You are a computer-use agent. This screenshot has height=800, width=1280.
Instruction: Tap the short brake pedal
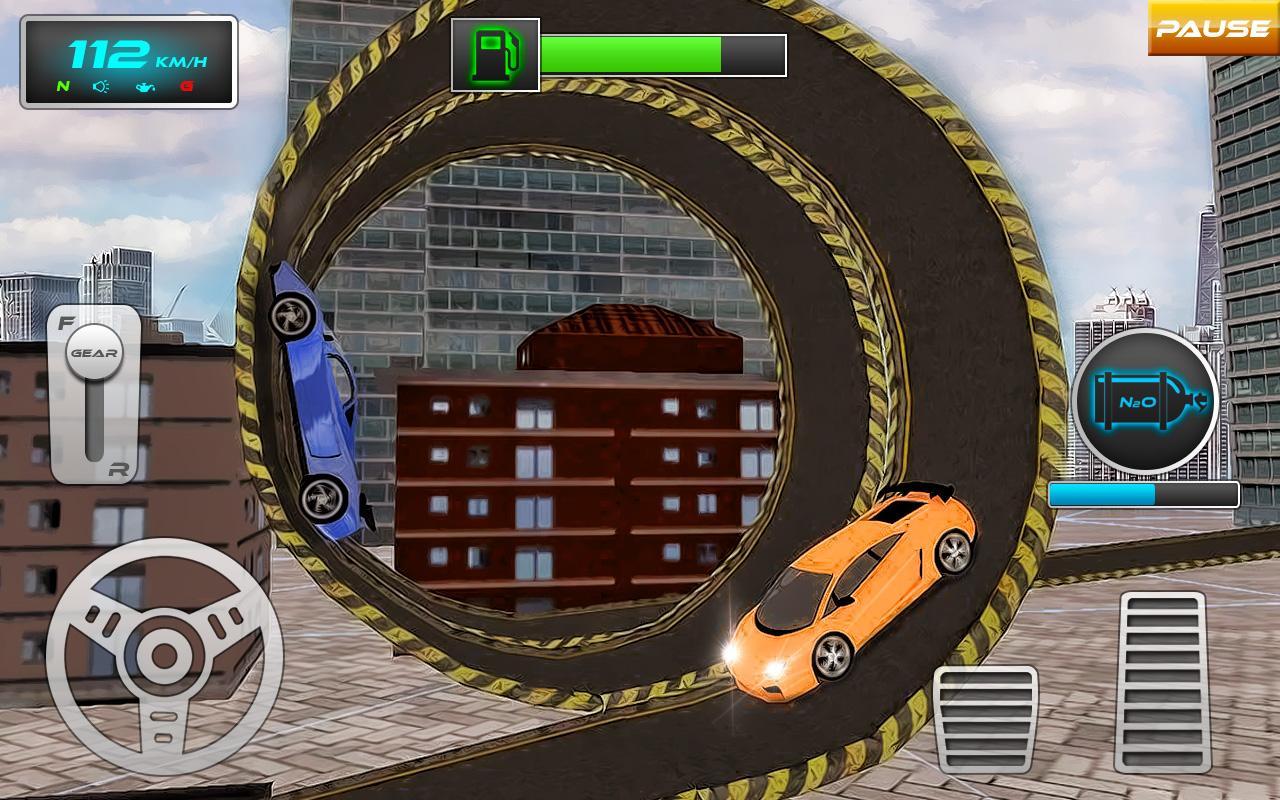tap(985, 718)
